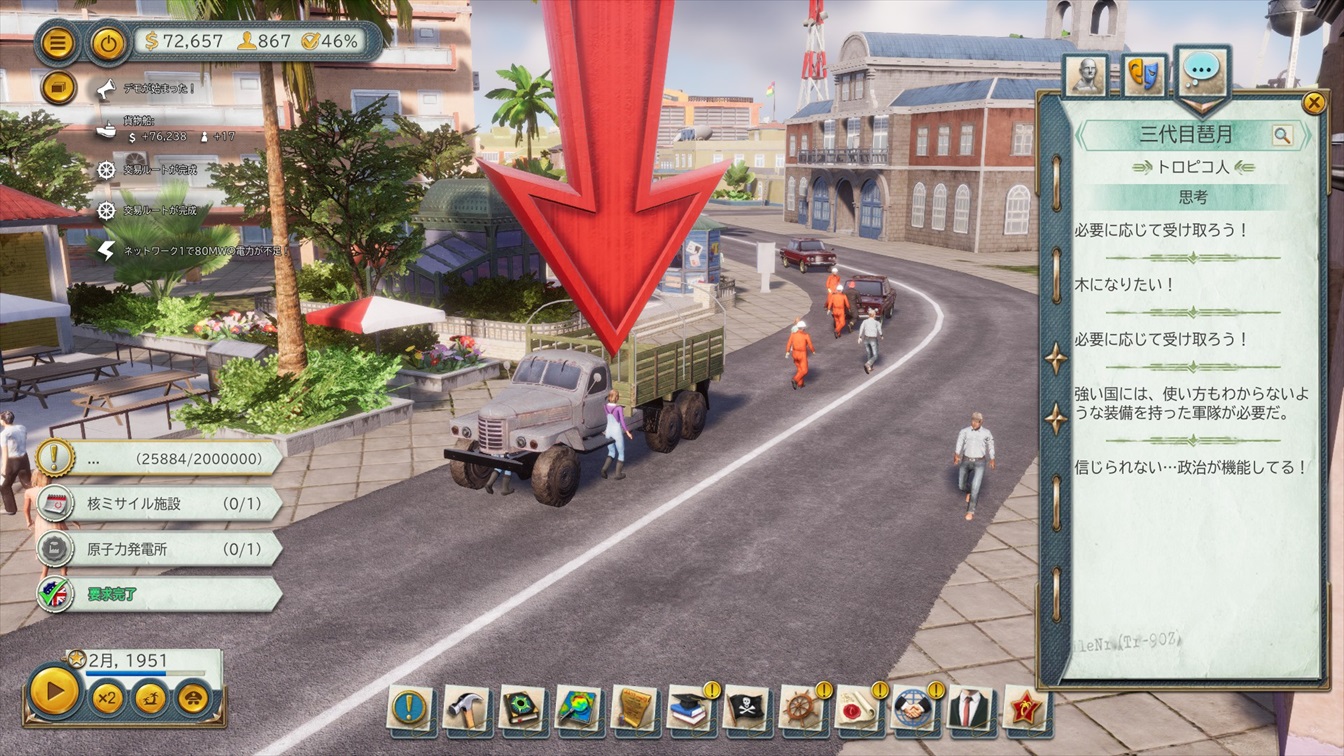Set game speed to x2

click(x=107, y=696)
